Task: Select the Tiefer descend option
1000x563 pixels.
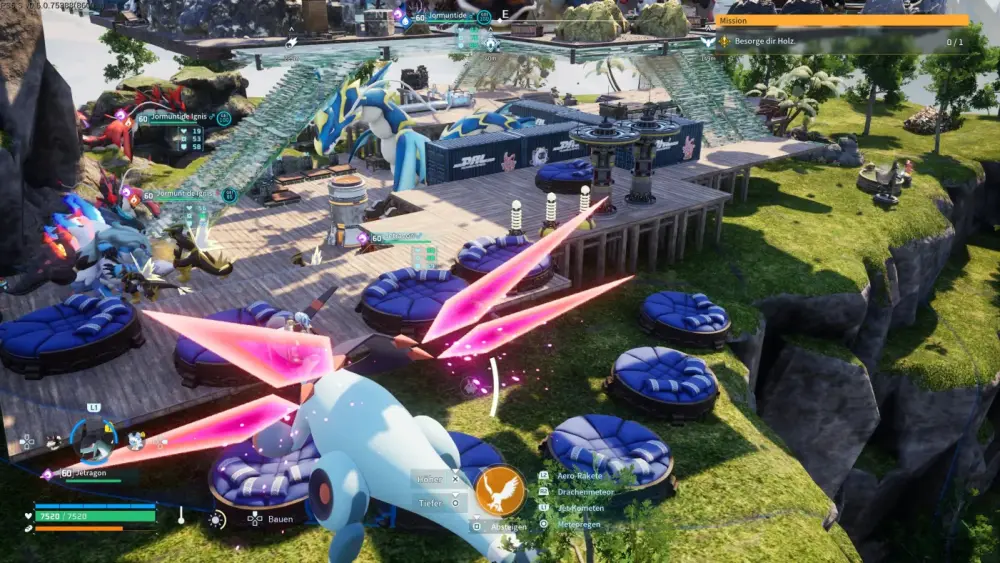Action: (434, 503)
